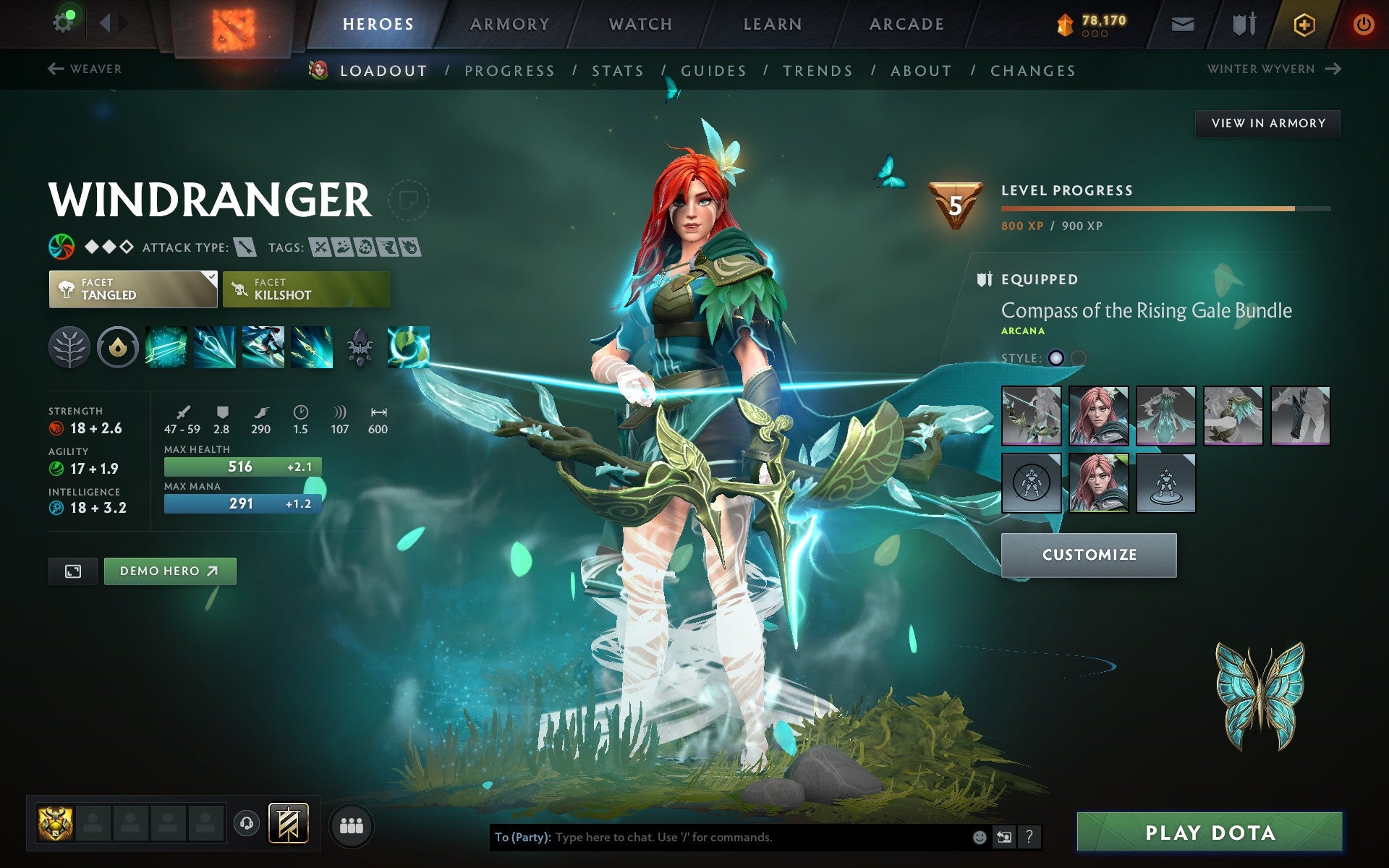Open the GUIDES tab
Screen dimensions: 1389x868
point(713,70)
